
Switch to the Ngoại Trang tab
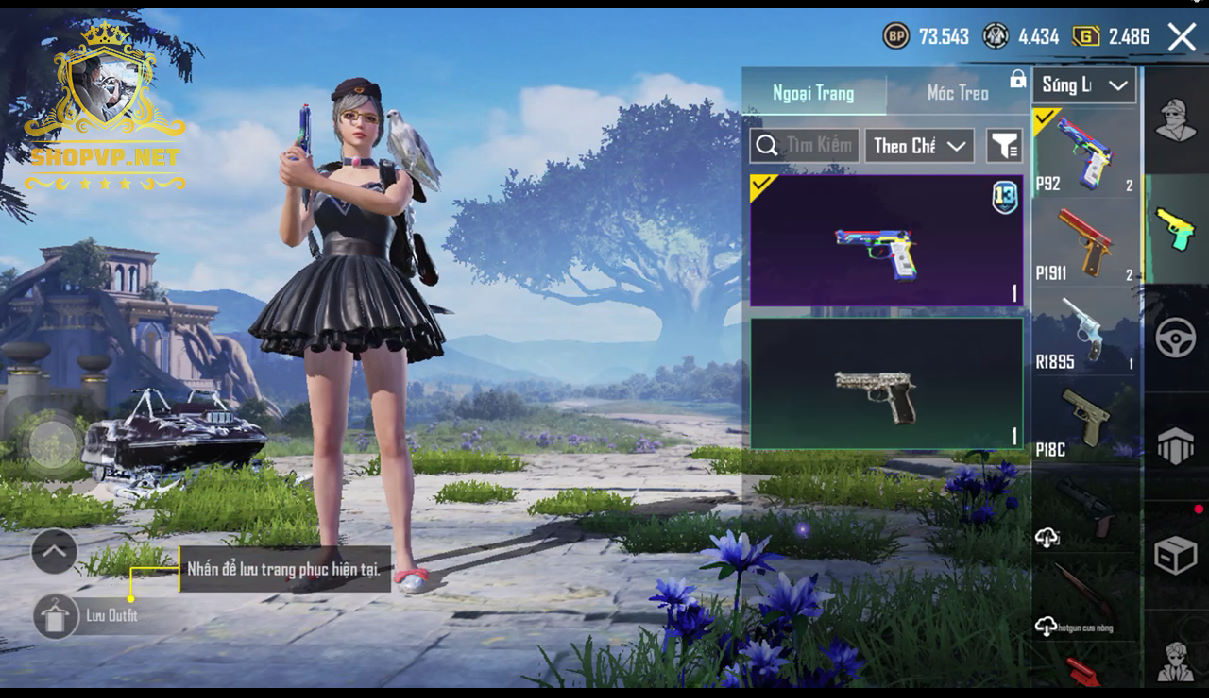(813, 94)
